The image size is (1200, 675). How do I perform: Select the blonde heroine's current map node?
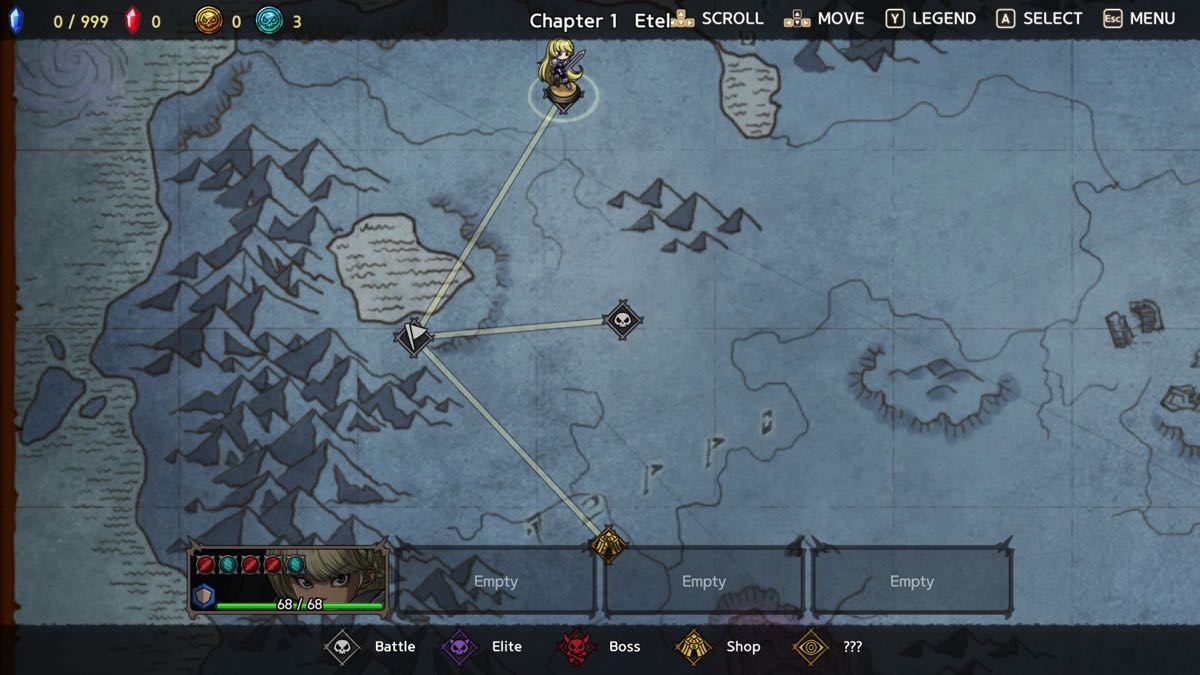[563, 92]
